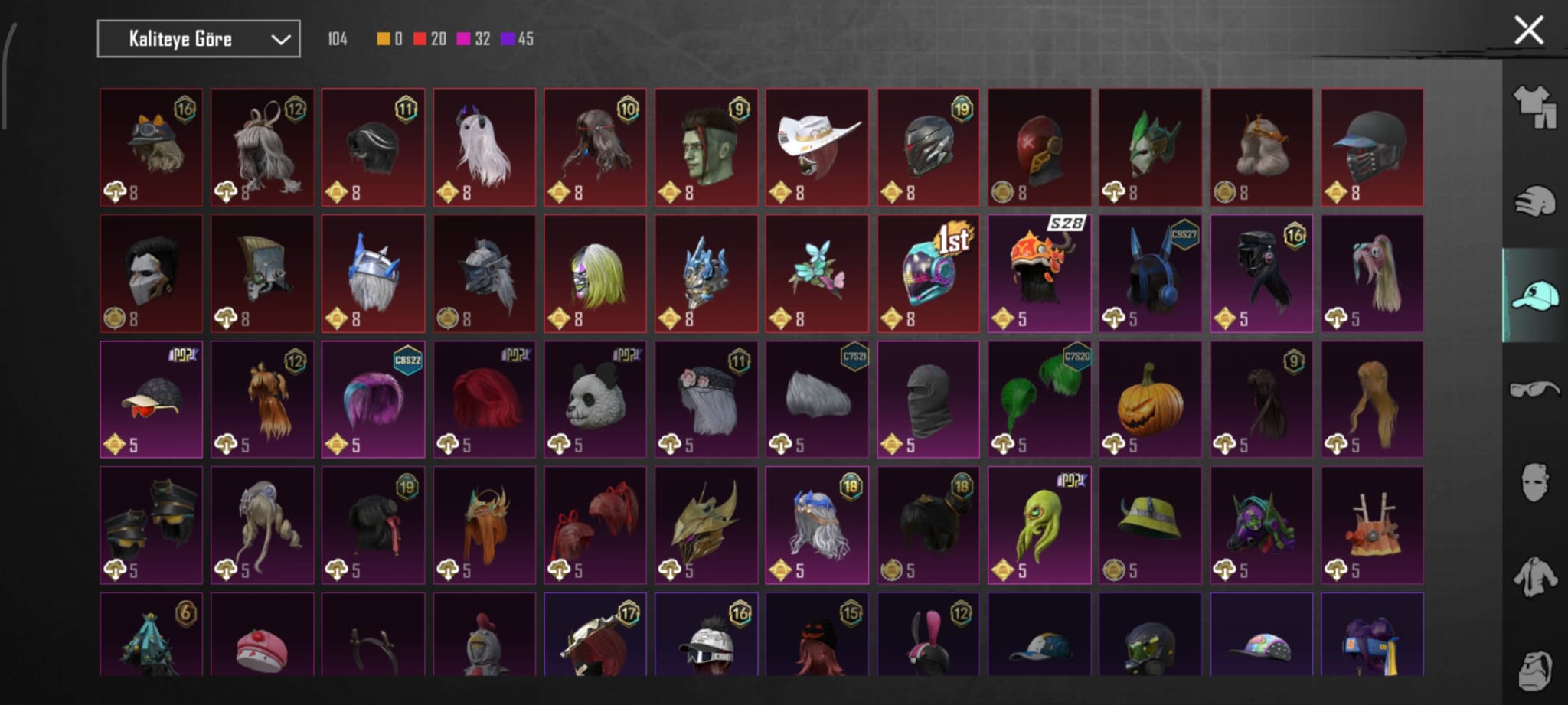
Task: Select the green zombie face headgear
Action: pyautogui.click(x=706, y=147)
